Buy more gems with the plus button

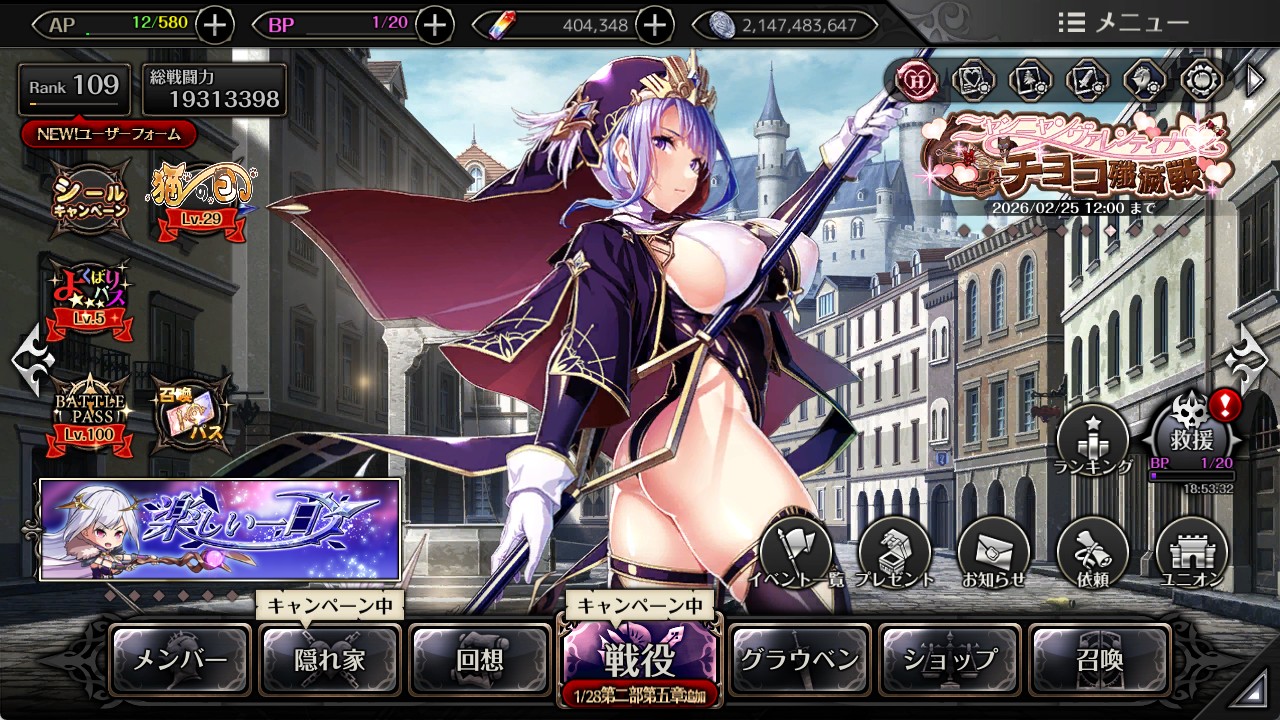point(654,25)
